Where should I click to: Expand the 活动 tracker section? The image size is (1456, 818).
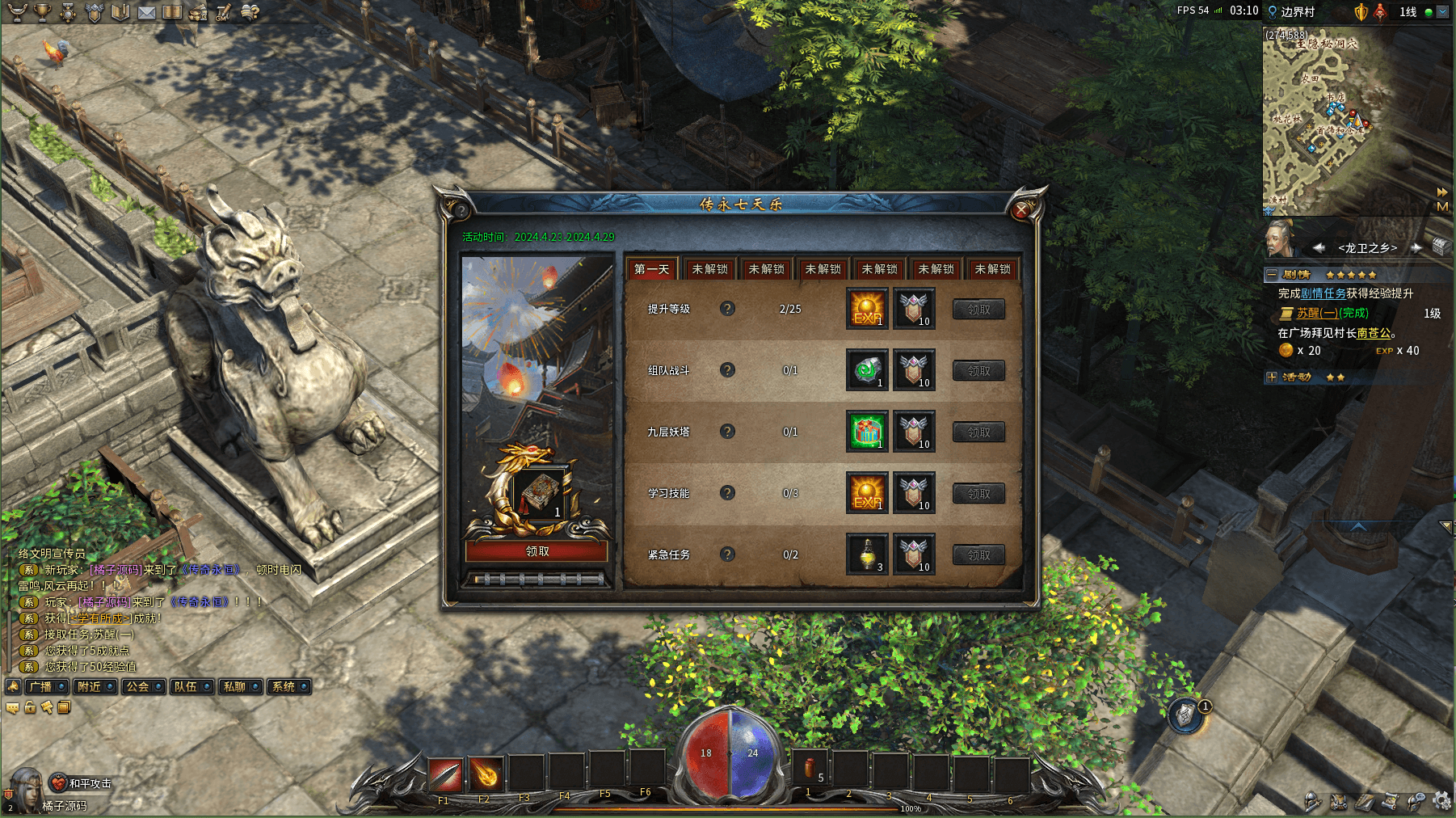(1272, 377)
